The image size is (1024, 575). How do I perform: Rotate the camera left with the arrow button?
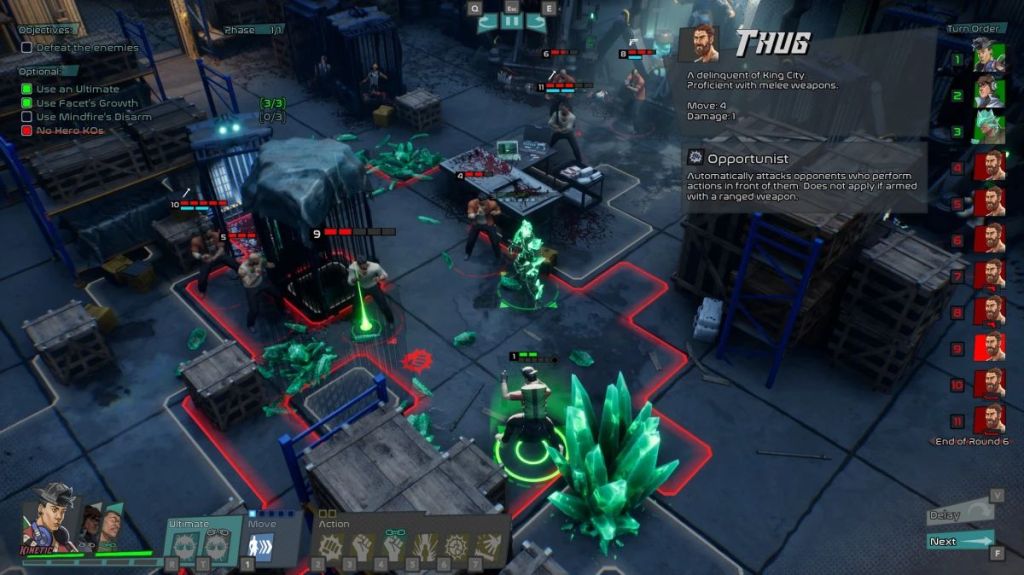coord(487,22)
